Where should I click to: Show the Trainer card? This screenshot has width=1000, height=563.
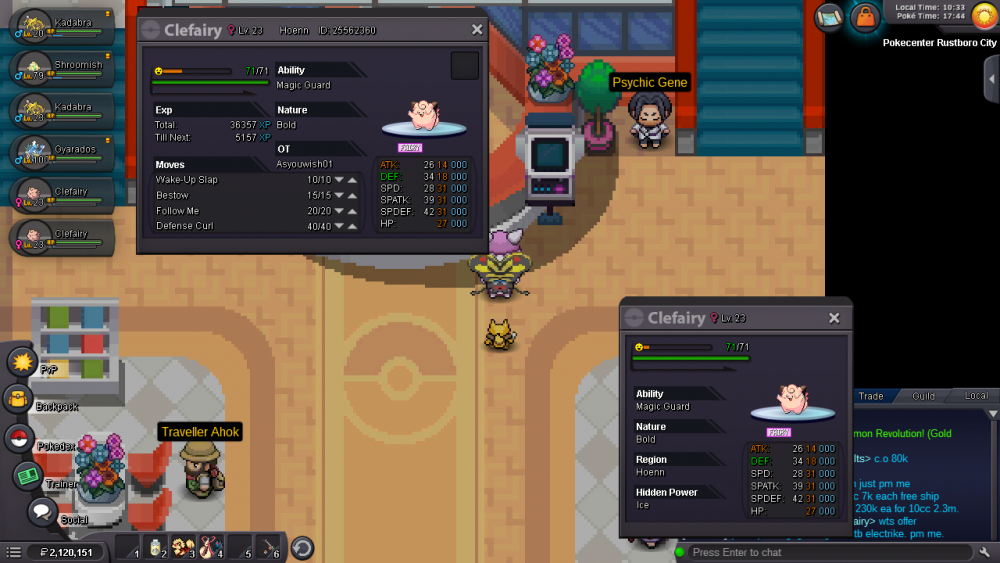click(x=27, y=475)
